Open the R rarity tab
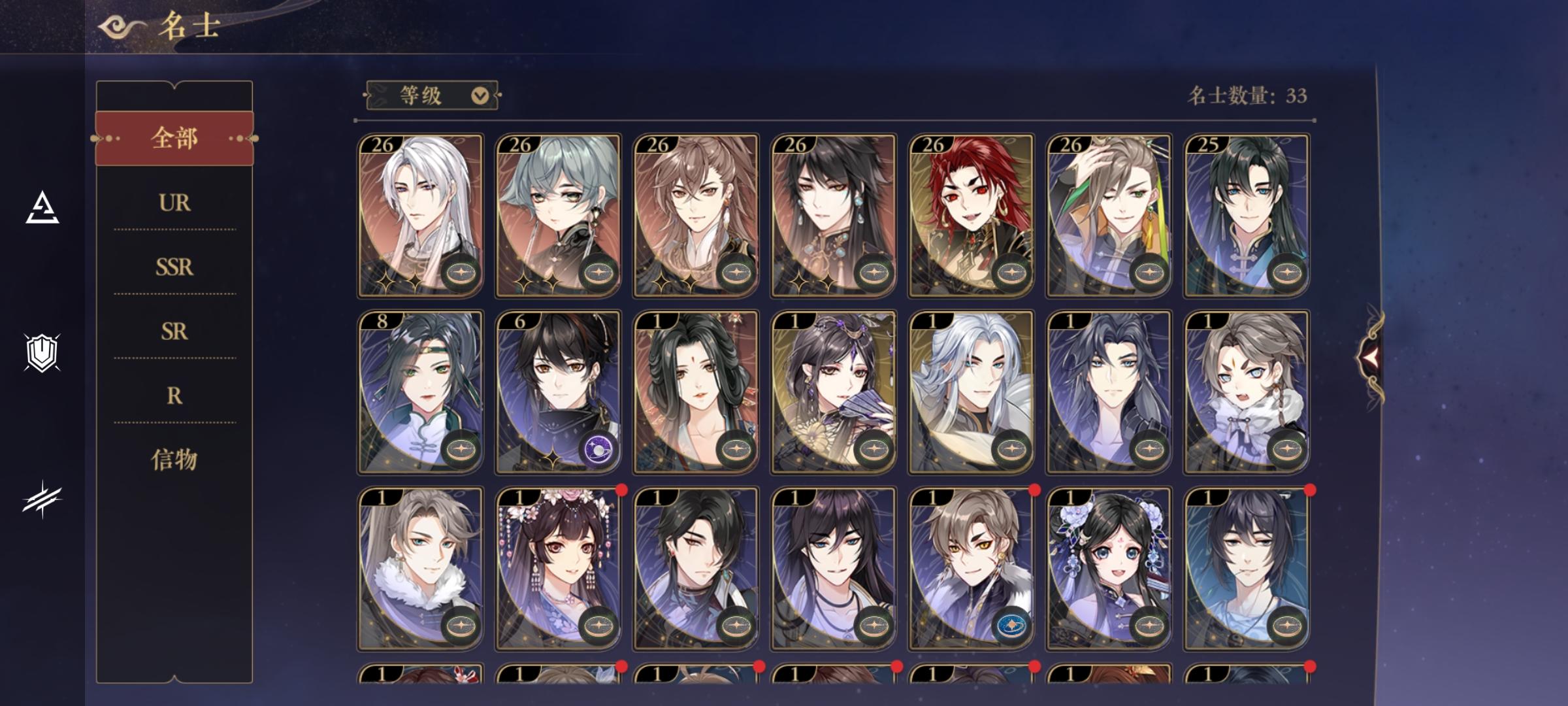This screenshot has height=706, width=1568. tap(174, 395)
